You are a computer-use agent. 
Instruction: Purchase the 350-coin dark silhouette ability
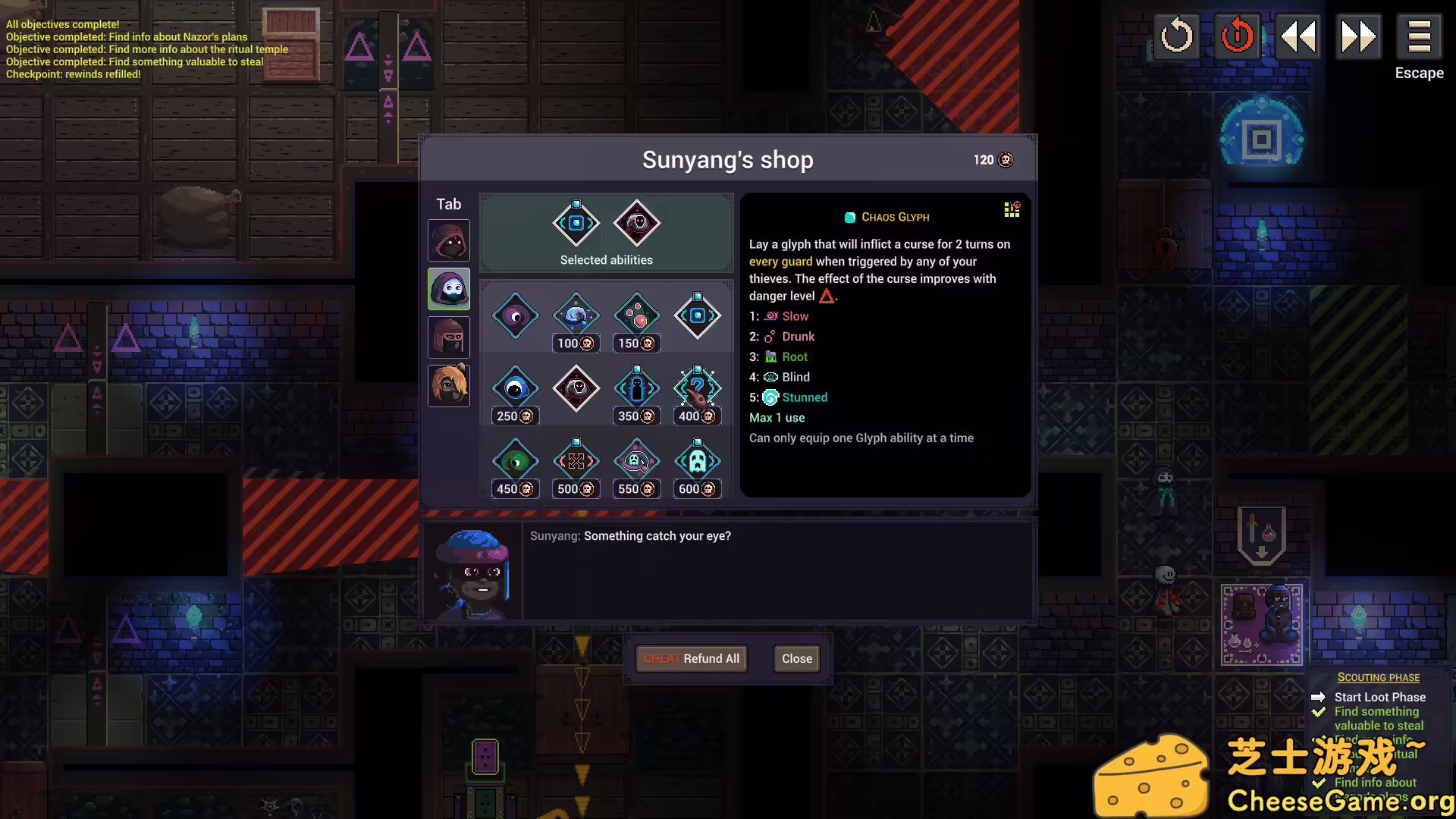coord(637,389)
